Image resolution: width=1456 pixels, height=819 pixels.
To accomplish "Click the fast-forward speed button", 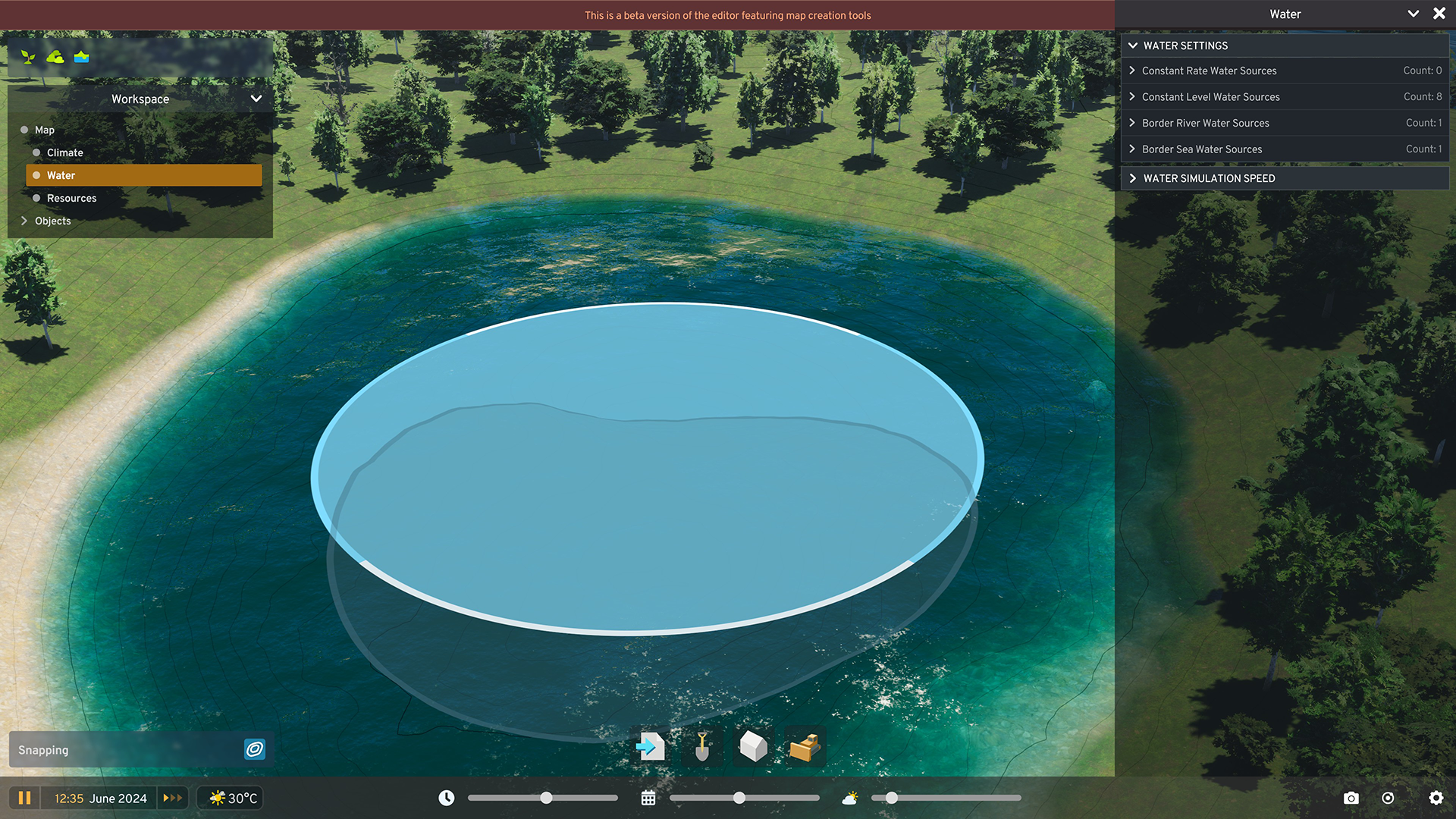I will click(x=172, y=798).
